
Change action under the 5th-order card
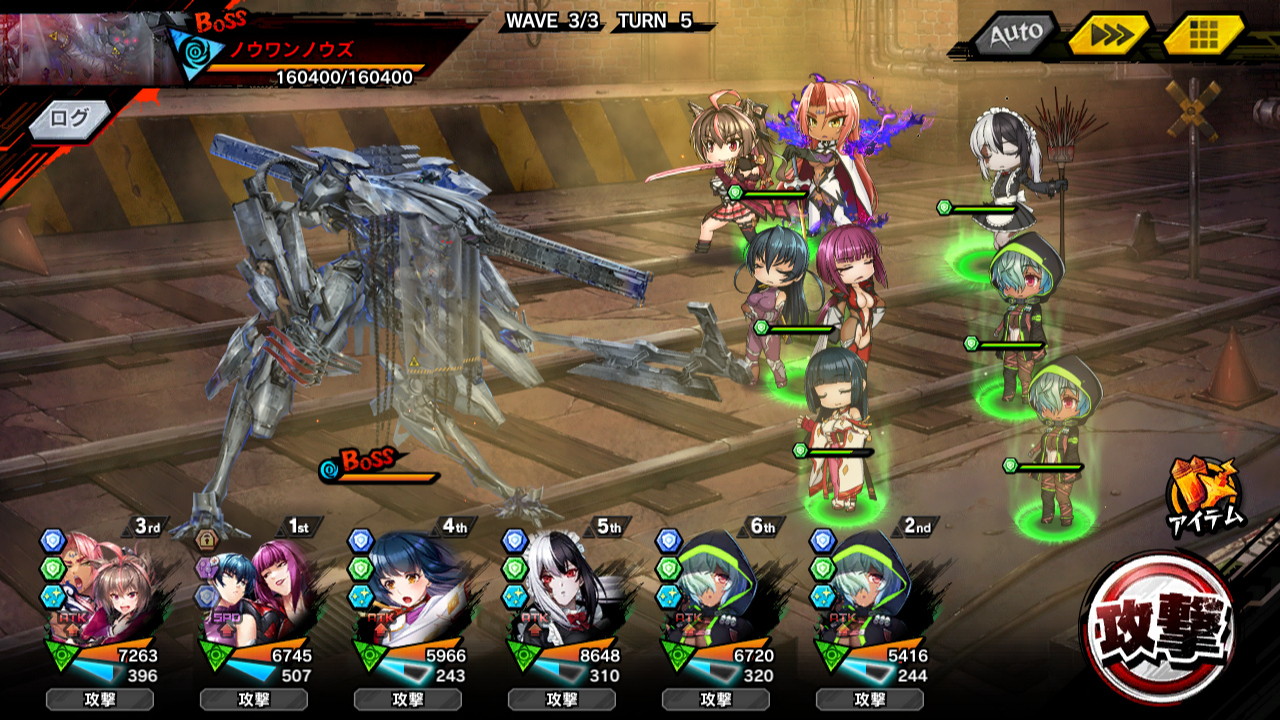pos(562,699)
